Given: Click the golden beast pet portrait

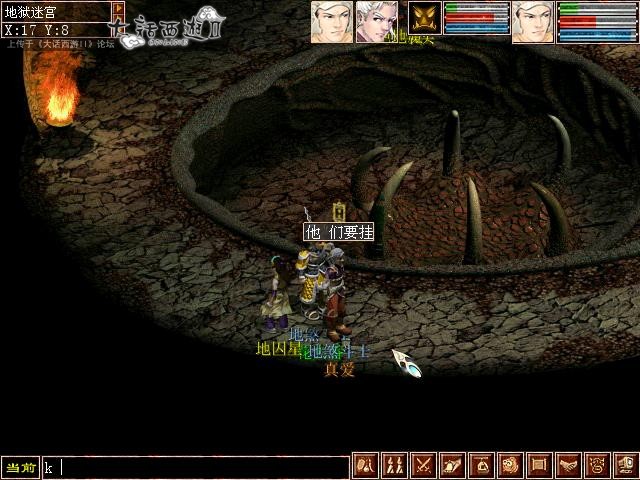Looking at the screenshot, I should click(425, 18).
